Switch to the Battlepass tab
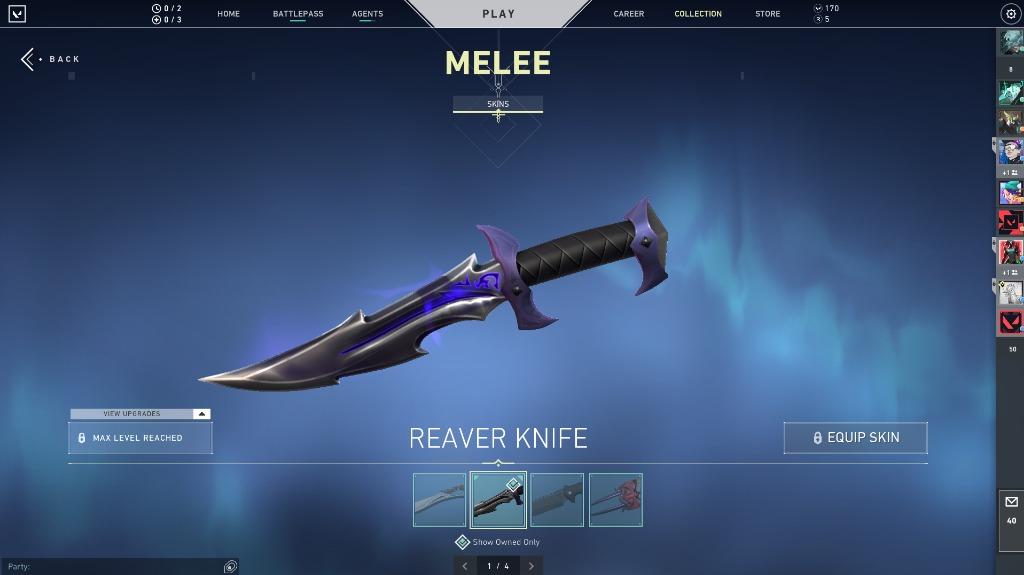This screenshot has height=575, width=1024. pos(298,14)
